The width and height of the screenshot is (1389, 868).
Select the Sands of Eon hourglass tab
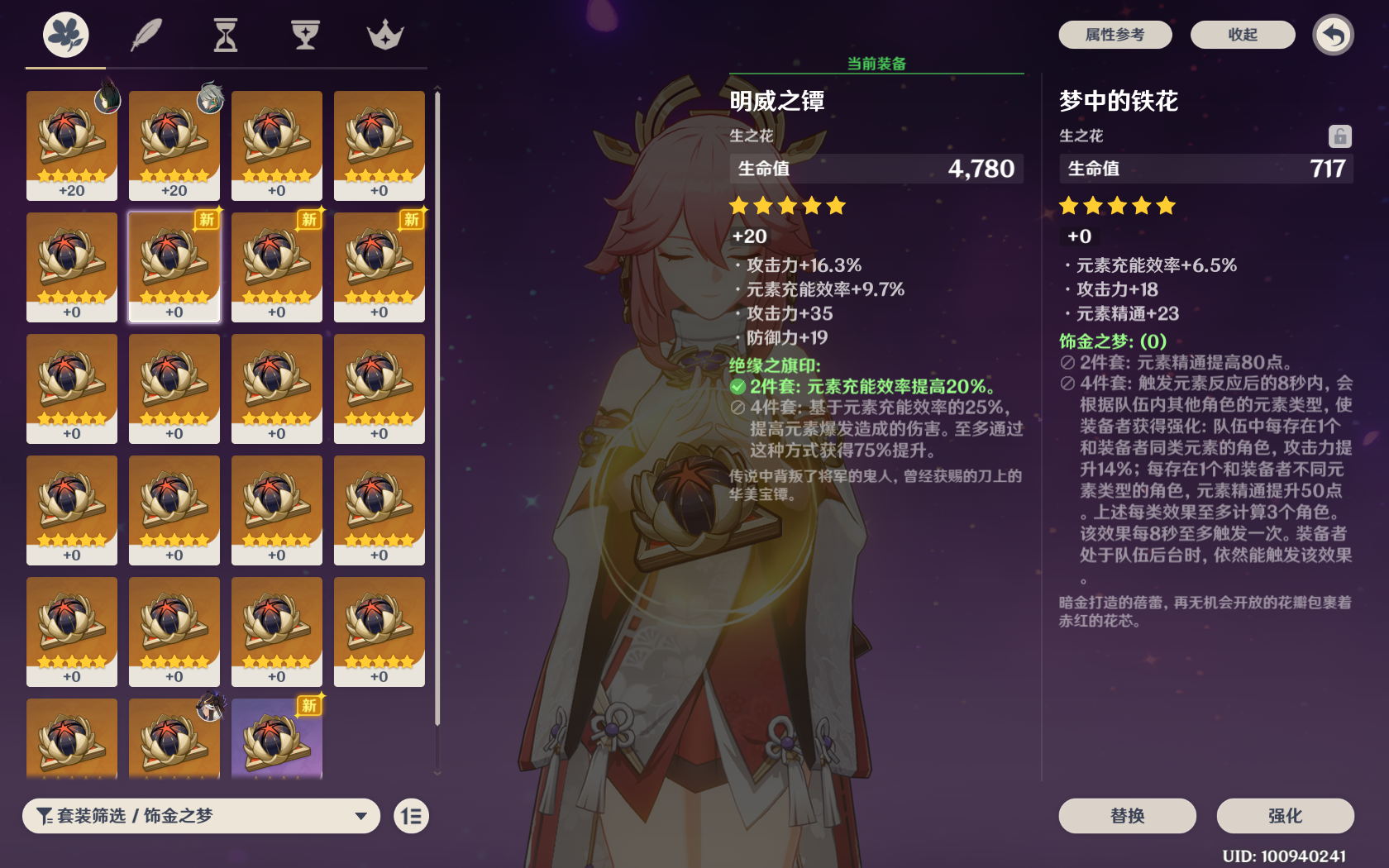pyautogui.click(x=226, y=36)
